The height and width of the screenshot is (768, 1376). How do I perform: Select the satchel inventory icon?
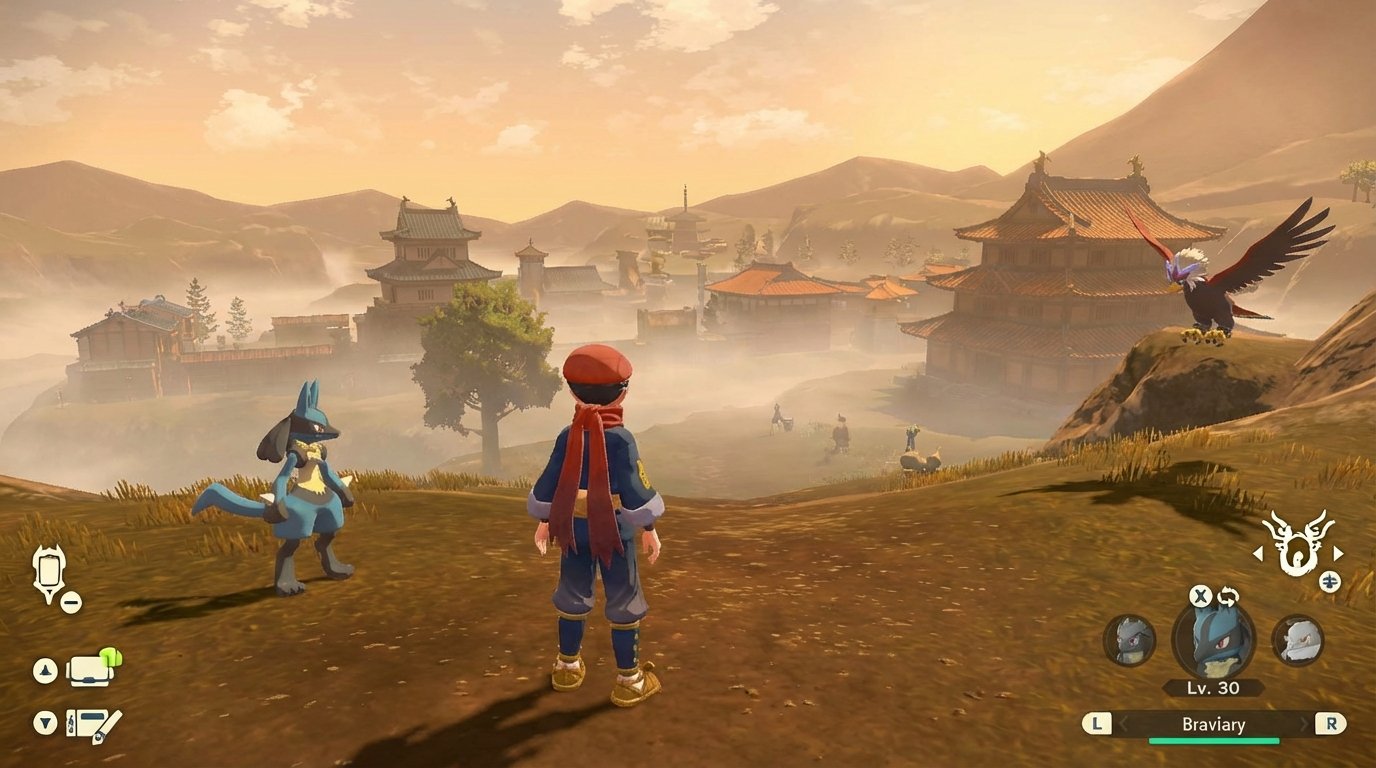tap(90, 672)
